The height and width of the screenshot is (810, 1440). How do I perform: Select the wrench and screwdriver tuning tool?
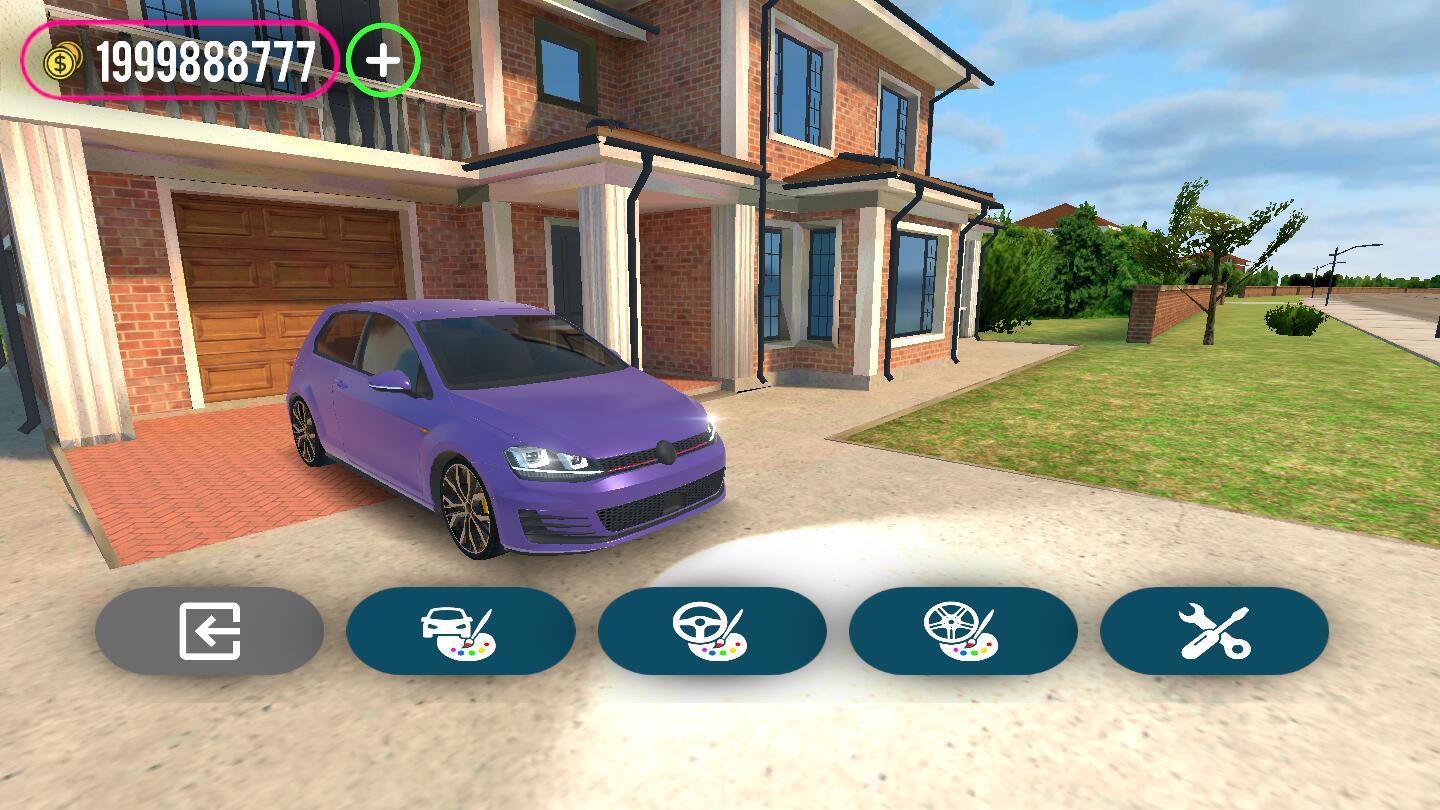[x=1213, y=631]
